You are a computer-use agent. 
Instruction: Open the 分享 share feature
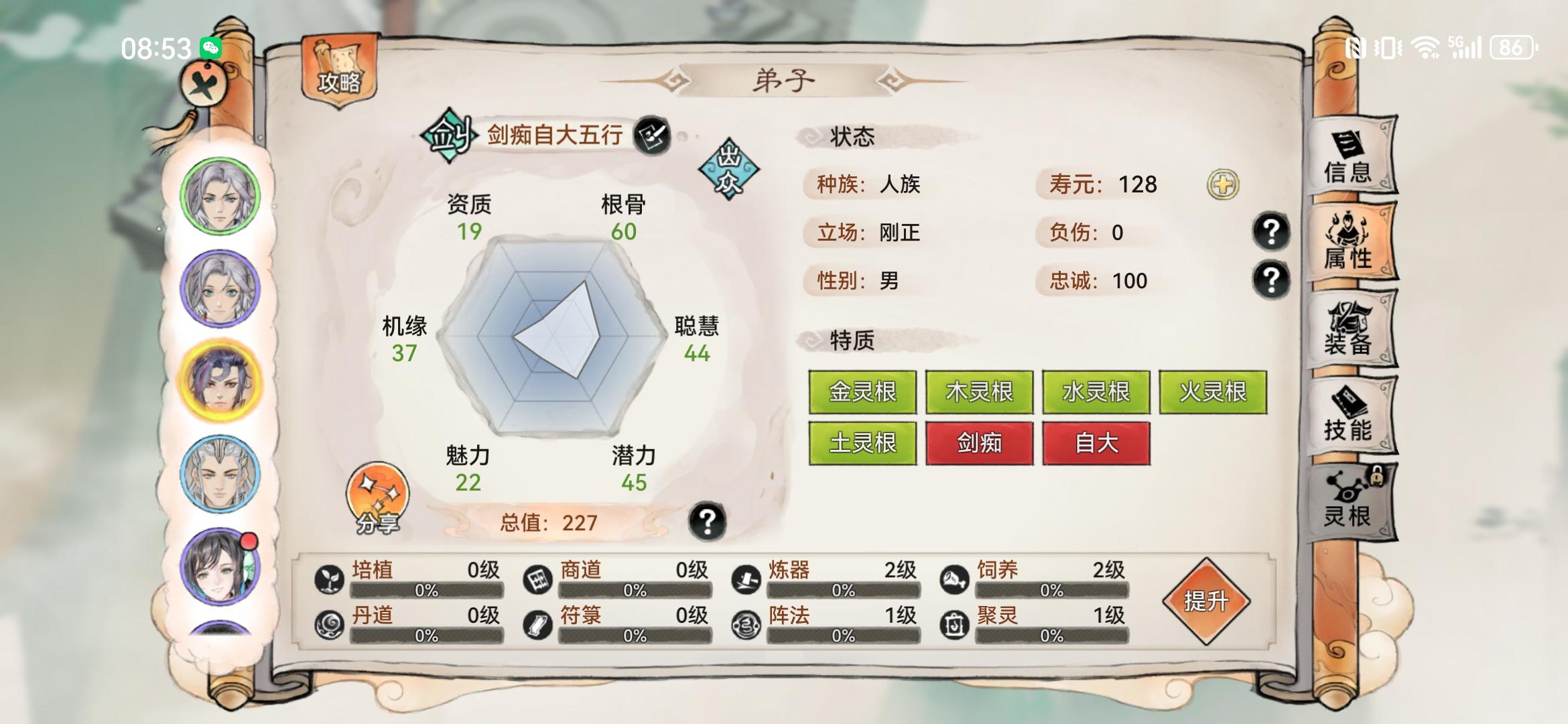[376, 499]
